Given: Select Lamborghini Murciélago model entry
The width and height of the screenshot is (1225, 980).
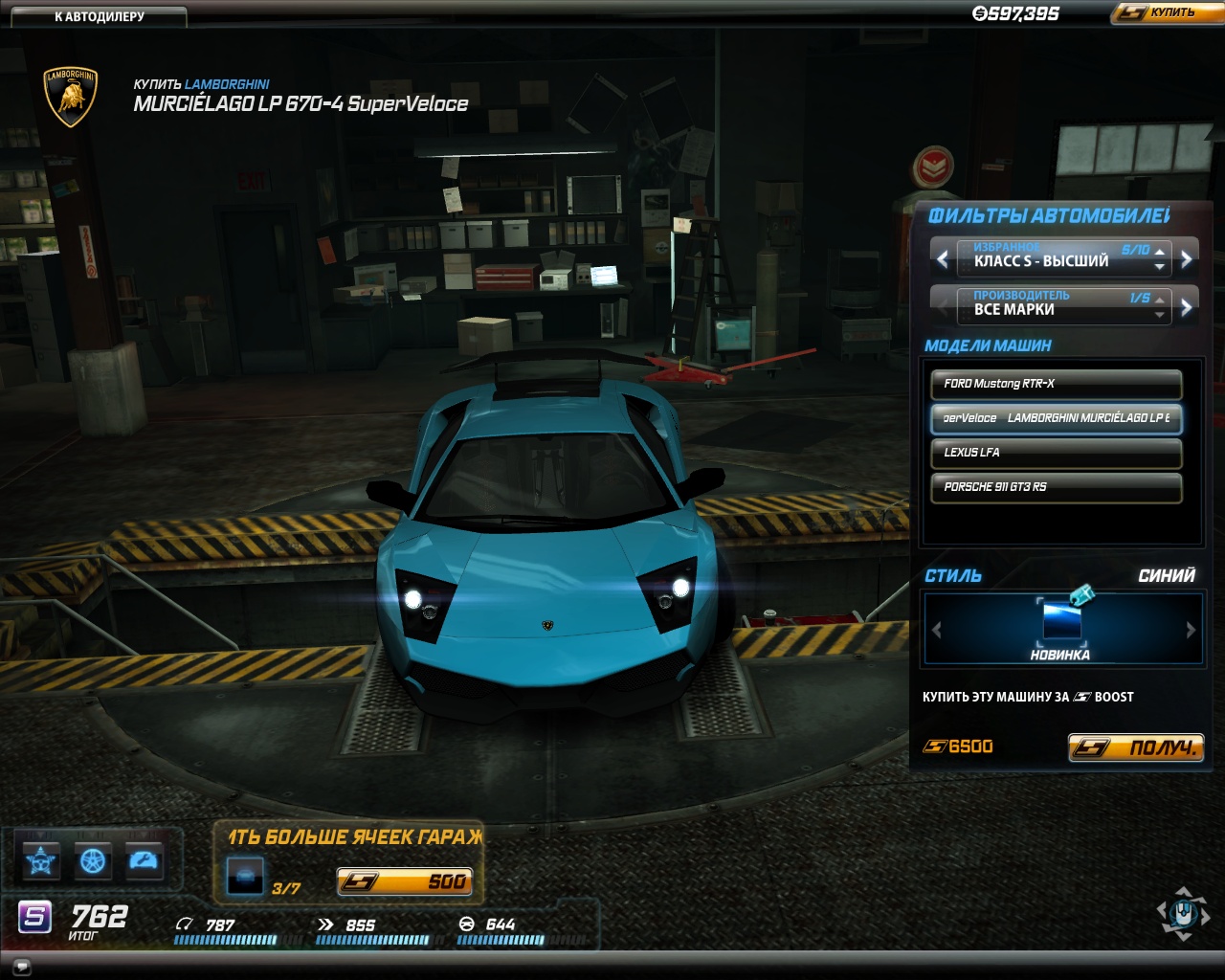Looking at the screenshot, I should click(1056, 418).
